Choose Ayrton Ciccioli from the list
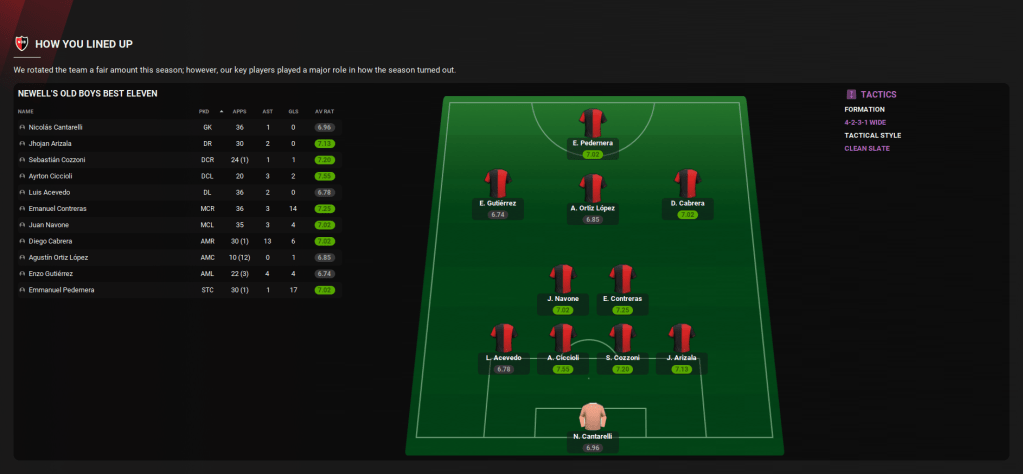Screen dimensions: 1023x474 [x=52, y=176]
